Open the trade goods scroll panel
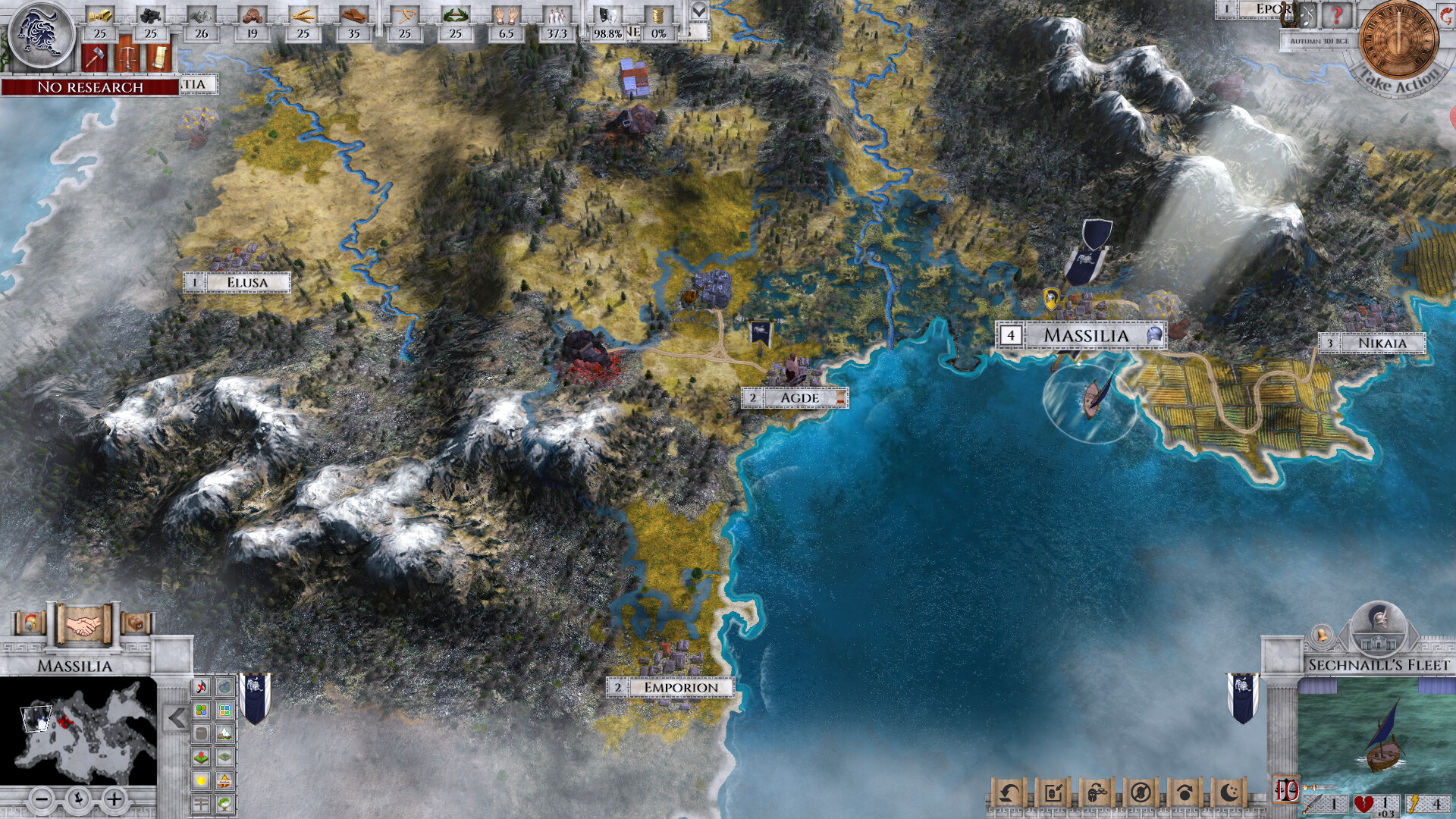 136,624
